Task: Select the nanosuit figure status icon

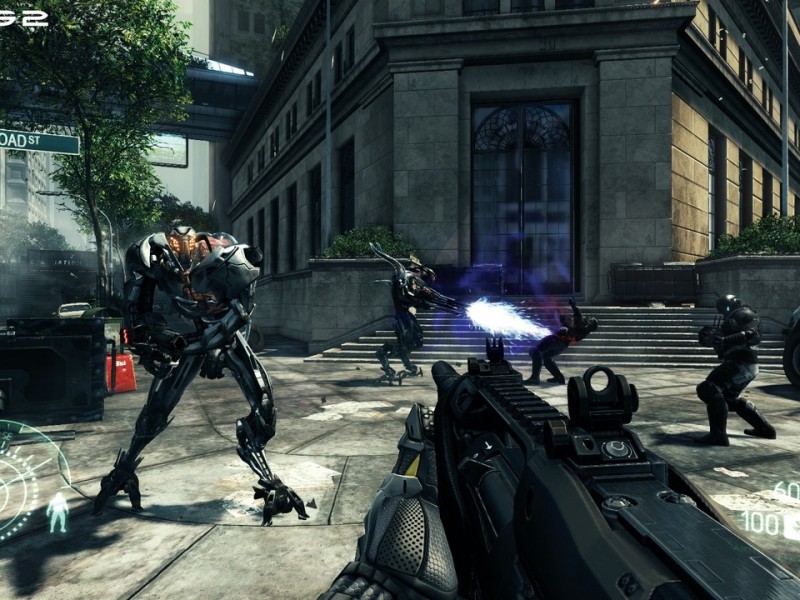Action: click(58, 511)
